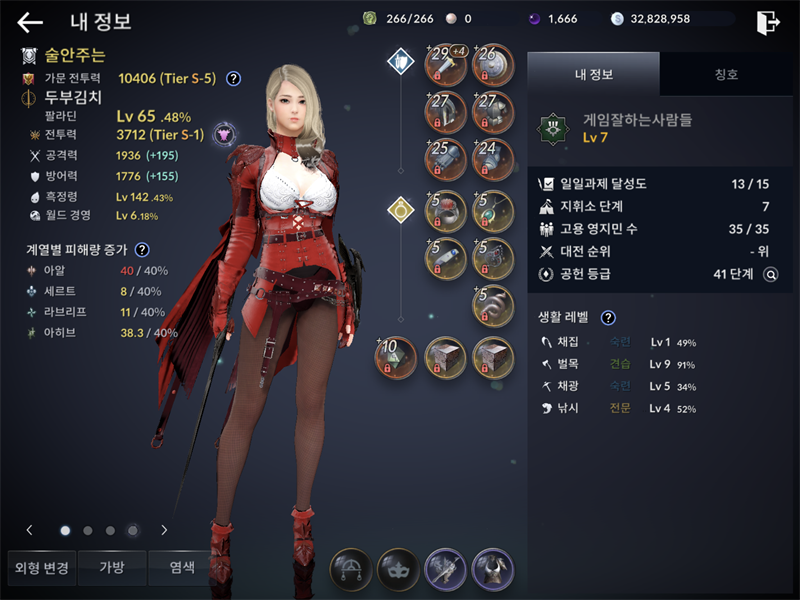800x600 pixels.
Task: Go to the previous character page arrow
Action: pyautogui.click(x=30, y=530)
